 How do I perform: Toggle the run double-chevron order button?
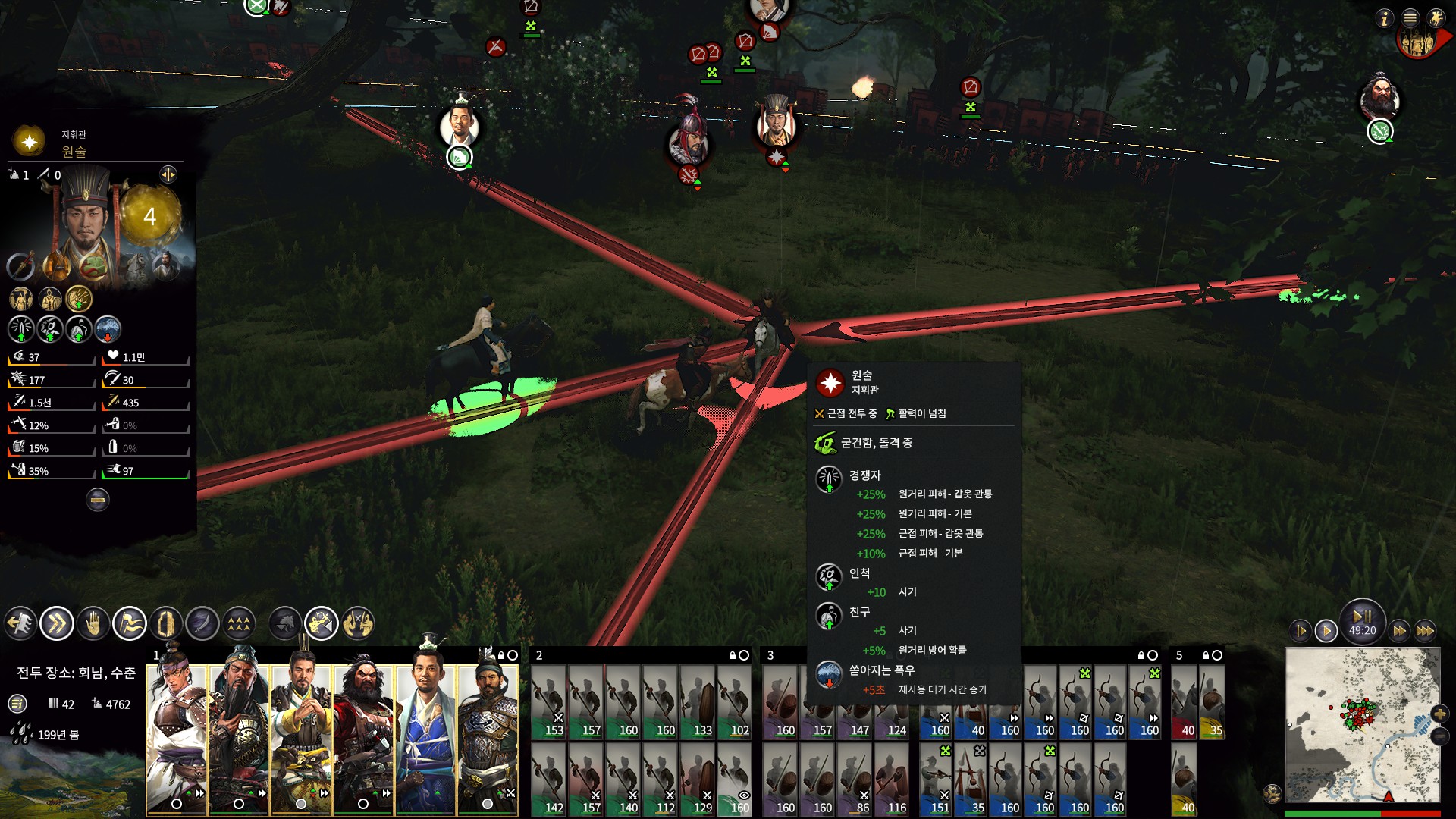(57, 624)
